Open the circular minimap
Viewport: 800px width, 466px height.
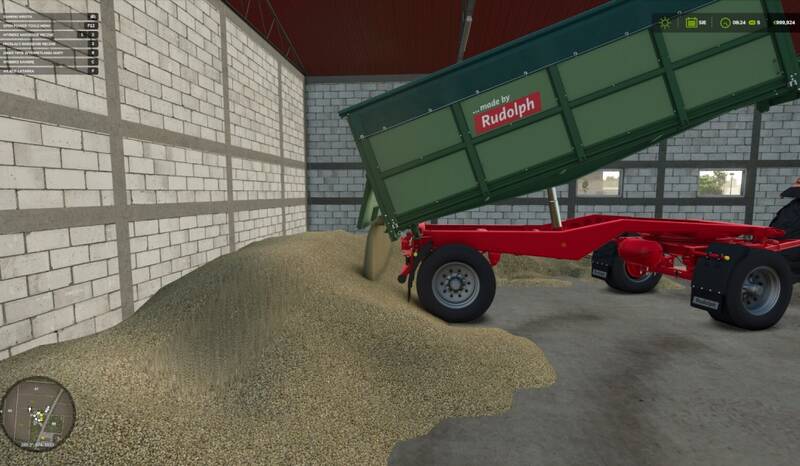pyautogui.click(x=37, y=413)
